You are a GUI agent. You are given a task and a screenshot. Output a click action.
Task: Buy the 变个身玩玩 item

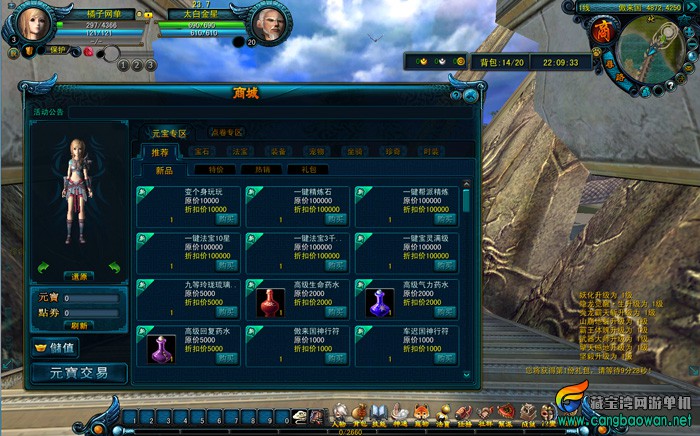pyautogui.click(x=227, y=218)
